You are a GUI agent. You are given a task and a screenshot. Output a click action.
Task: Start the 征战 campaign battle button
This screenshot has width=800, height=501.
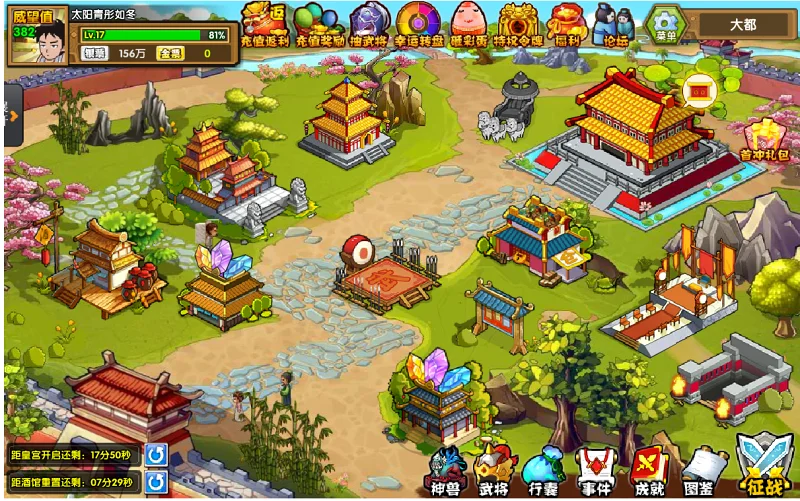[764, 464]
